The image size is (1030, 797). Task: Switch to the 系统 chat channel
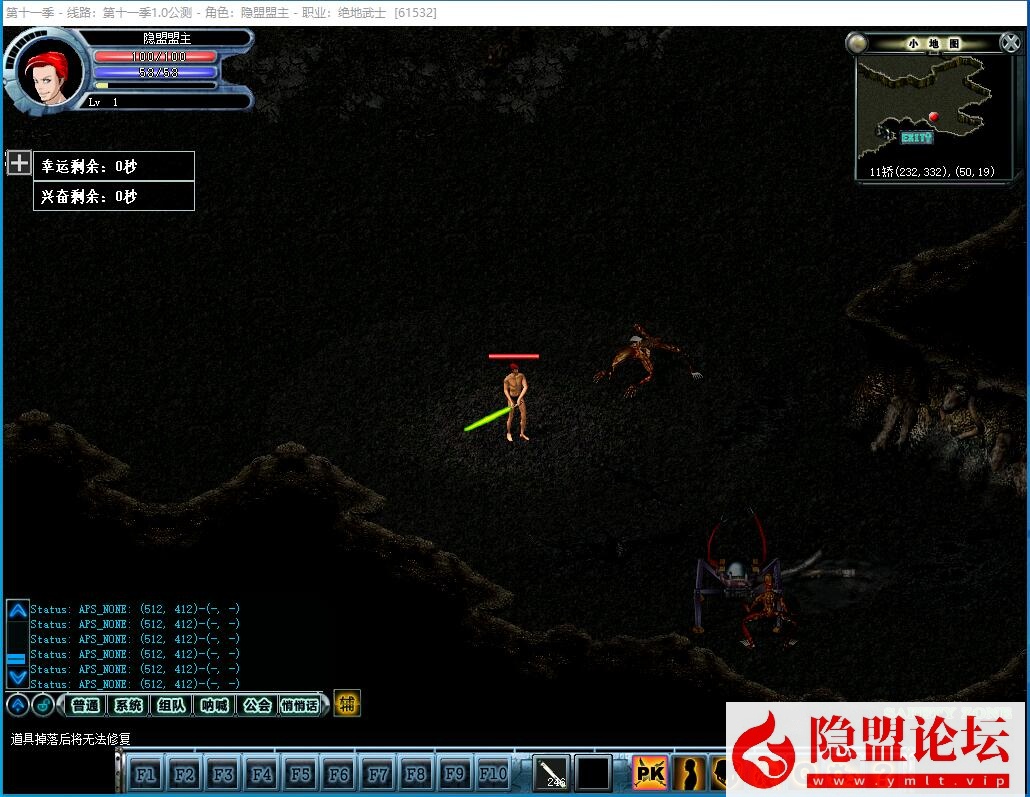coord(128,705)
